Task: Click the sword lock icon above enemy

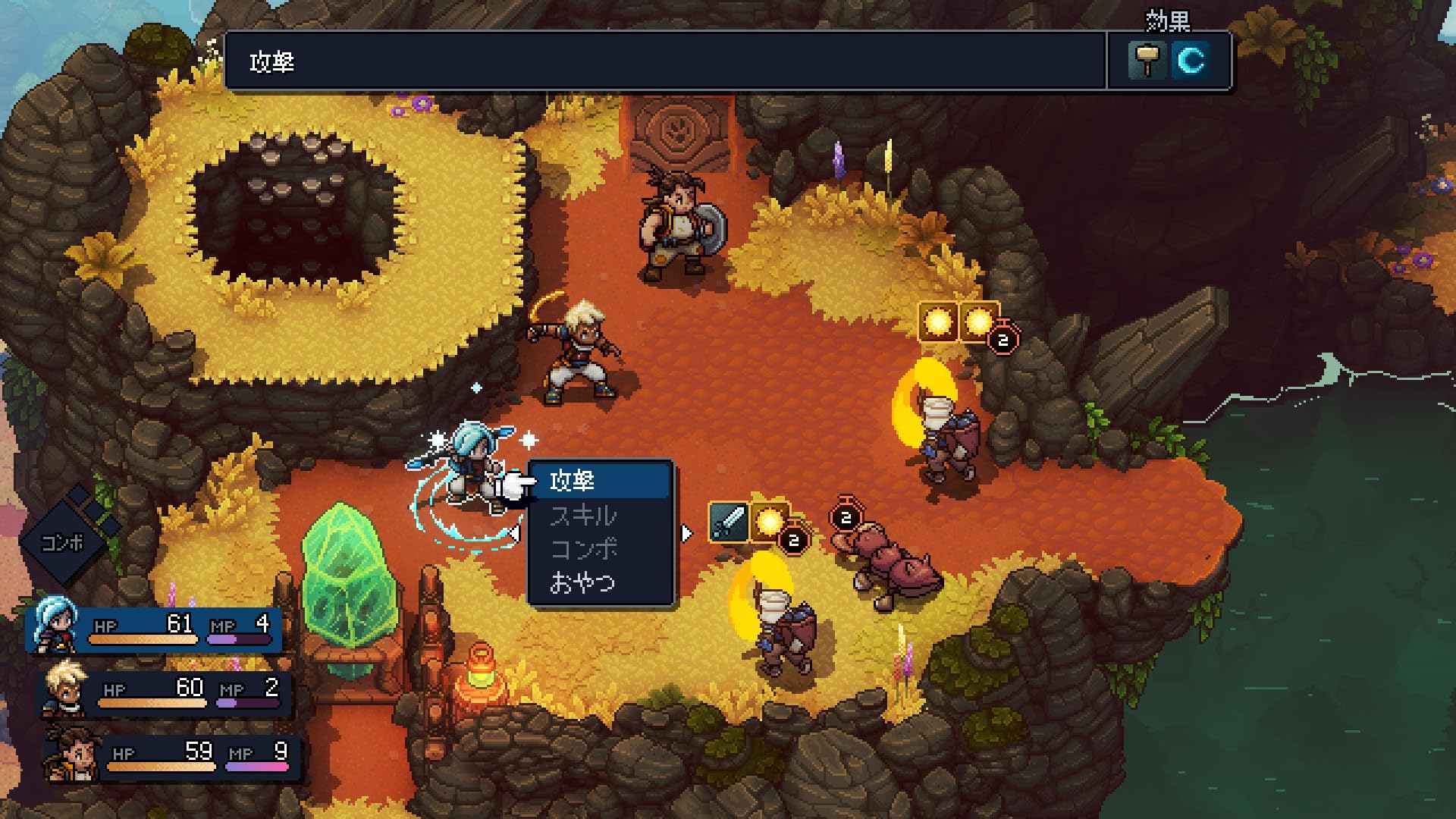Action: (728, 522)
